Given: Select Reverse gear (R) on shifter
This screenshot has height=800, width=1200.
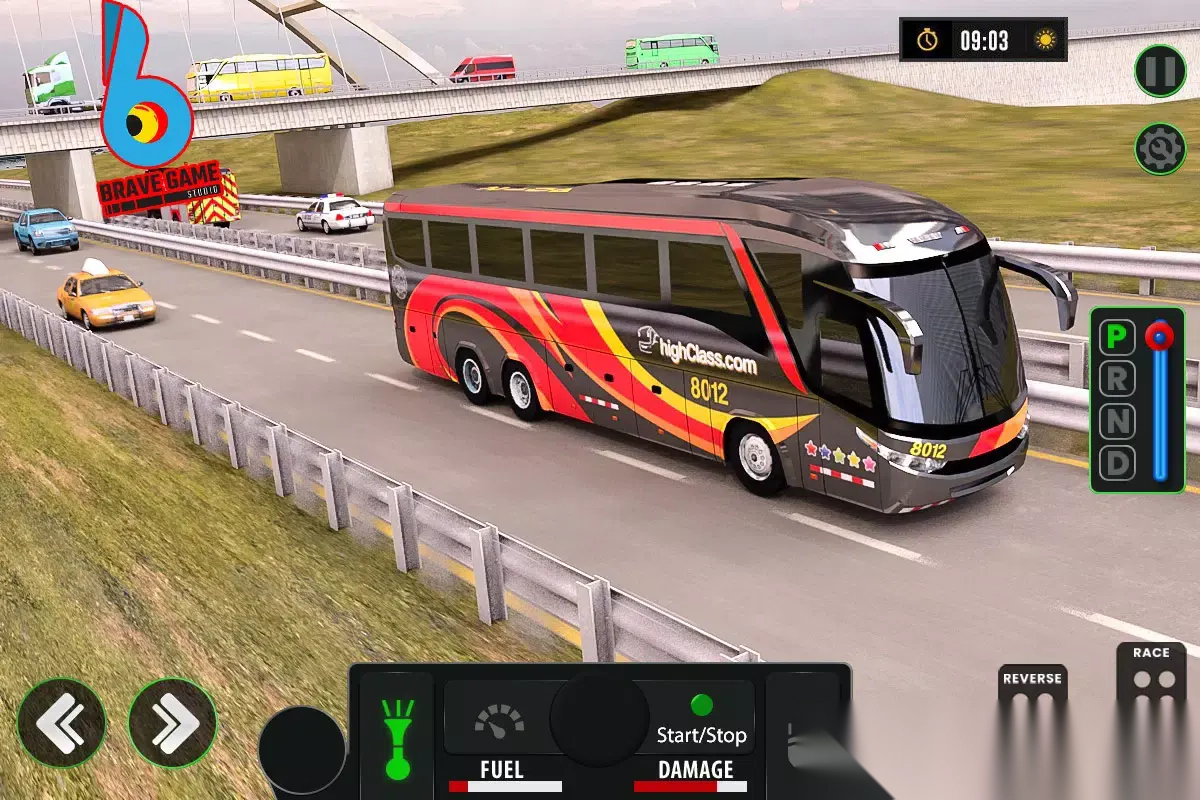Looking at the screenshot, I should point(1117,380).
